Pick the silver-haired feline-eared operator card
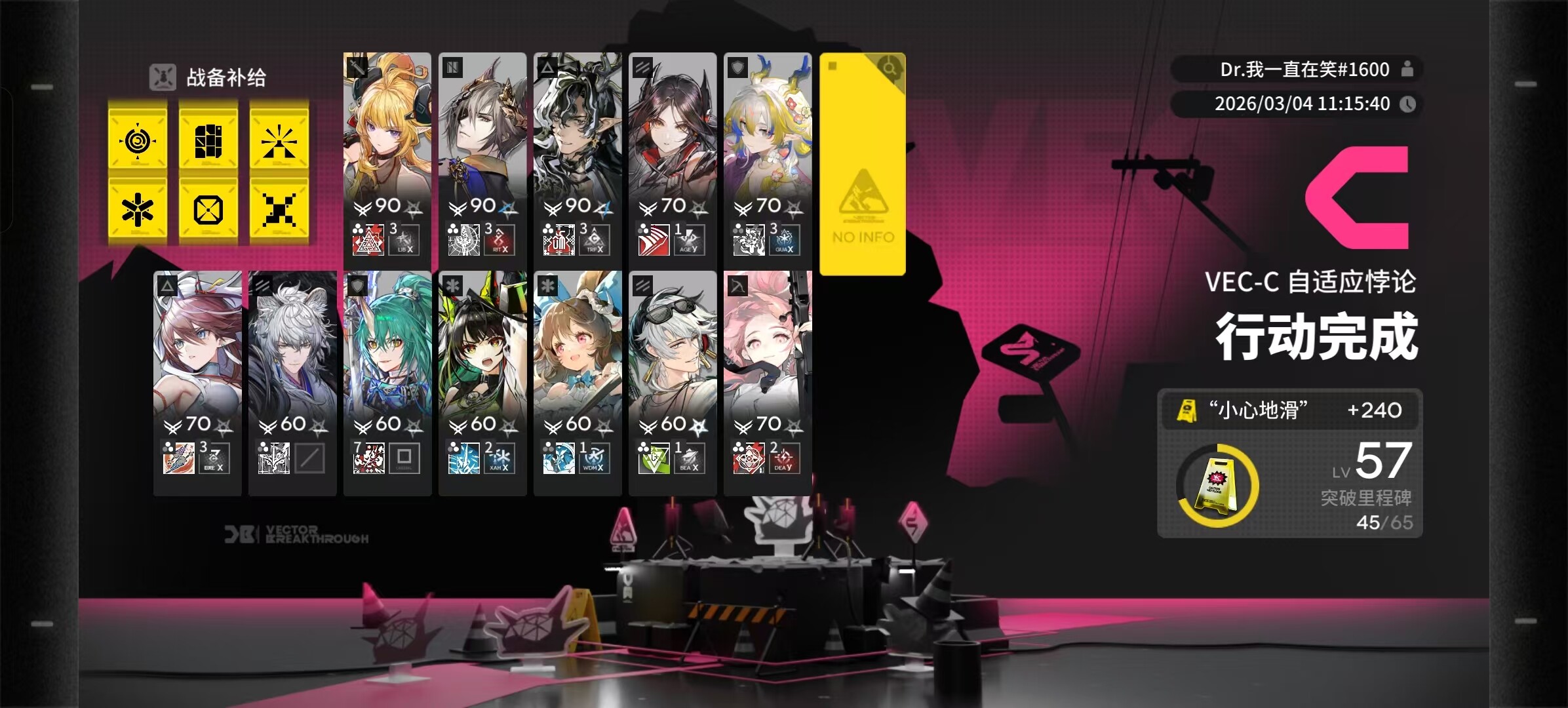The height and width of the screenshot is (708, 1568). pyautogui.click(x=292, y=377)
